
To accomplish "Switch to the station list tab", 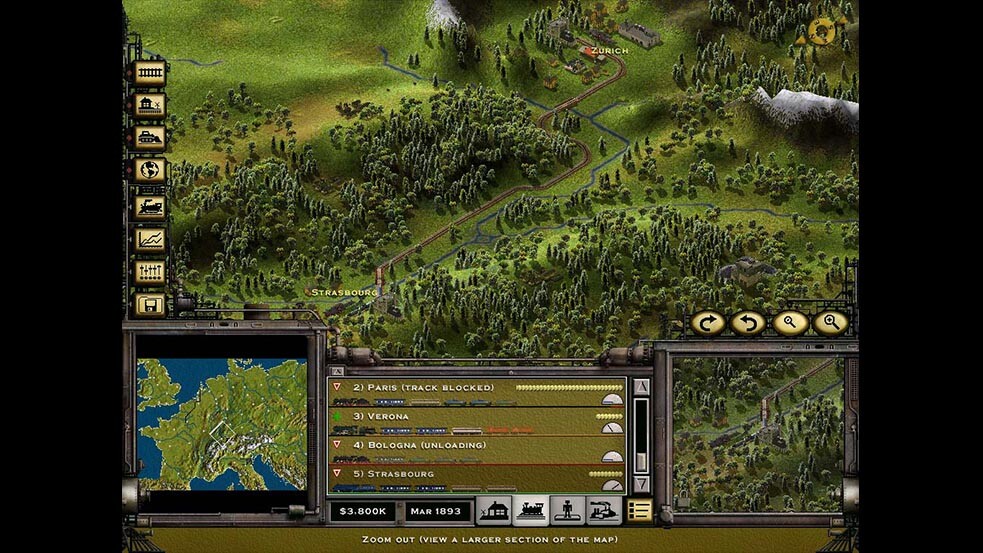I will 493,511.
